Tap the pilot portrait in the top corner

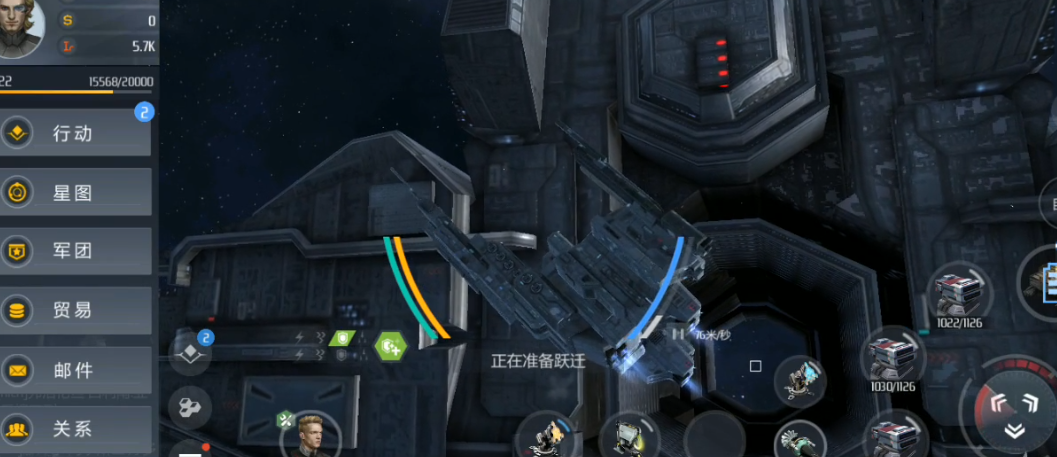coord(22,28)
